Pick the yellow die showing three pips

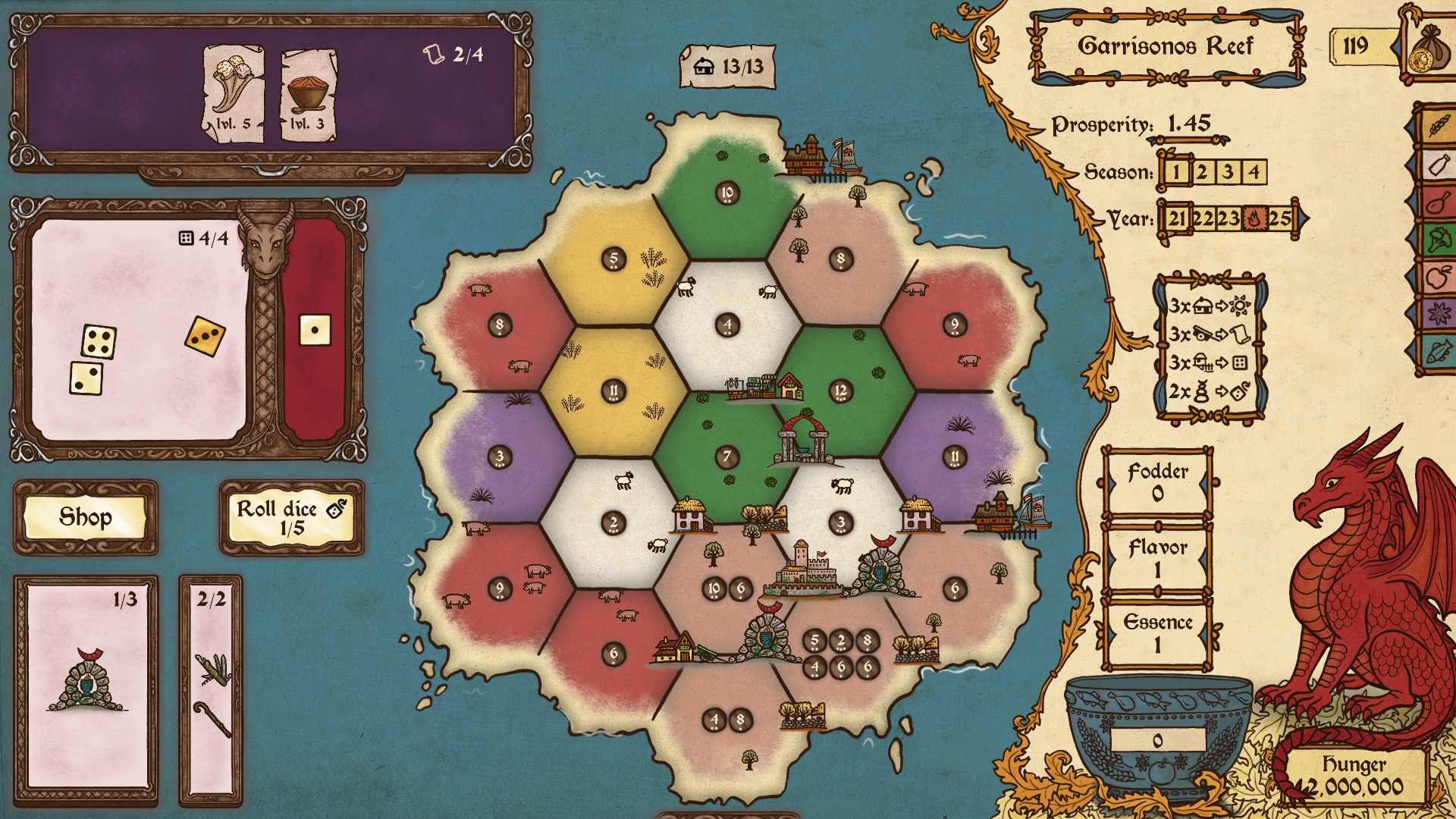(205, 336)
